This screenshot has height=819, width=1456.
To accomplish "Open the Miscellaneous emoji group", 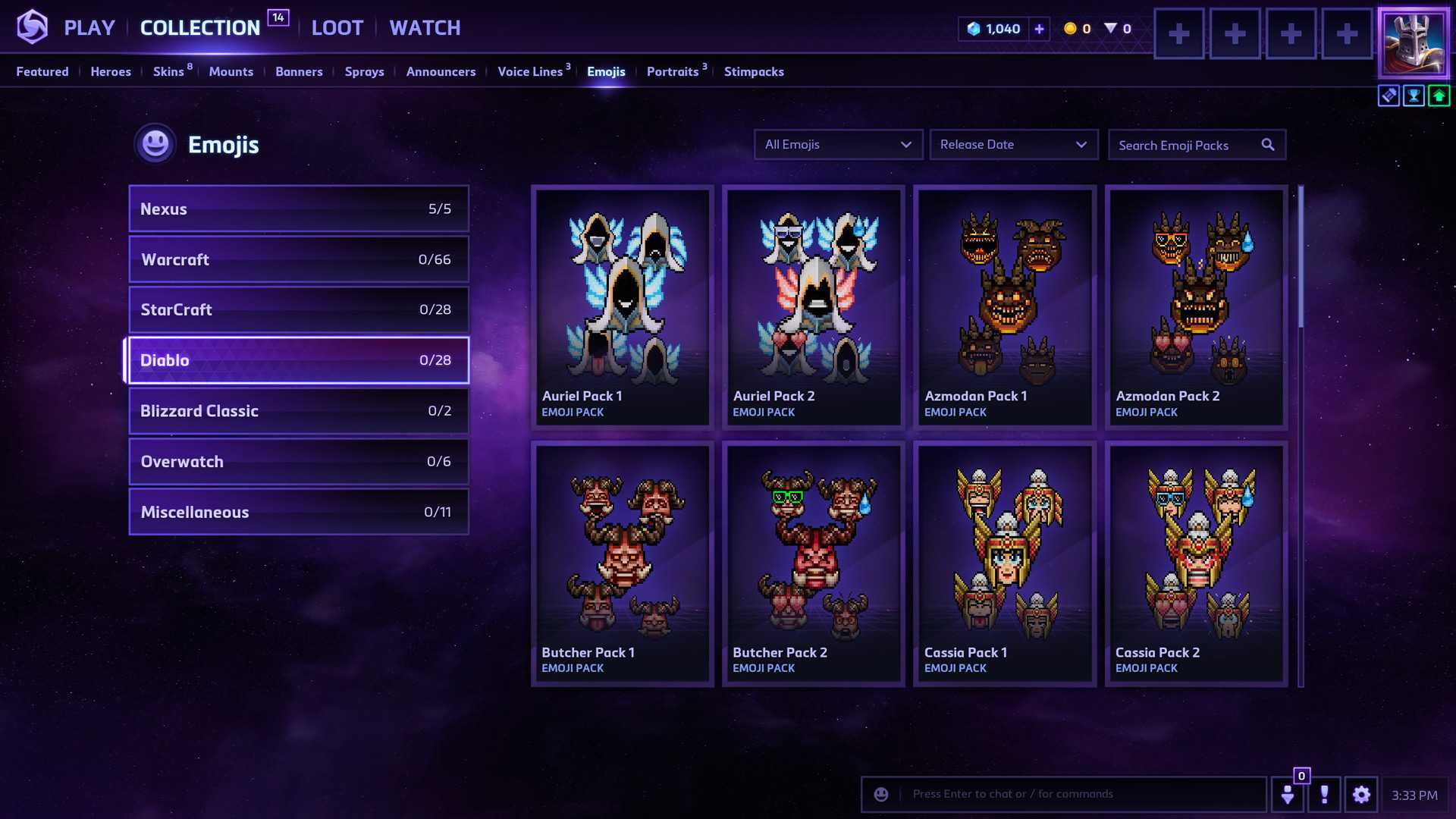I will click(x=299, y=512).
